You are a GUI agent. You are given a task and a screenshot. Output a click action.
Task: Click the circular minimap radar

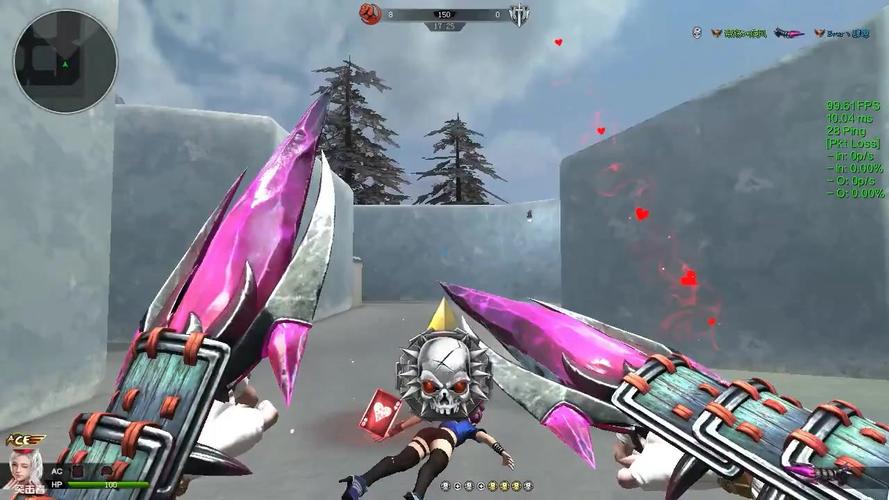(65, 61)
